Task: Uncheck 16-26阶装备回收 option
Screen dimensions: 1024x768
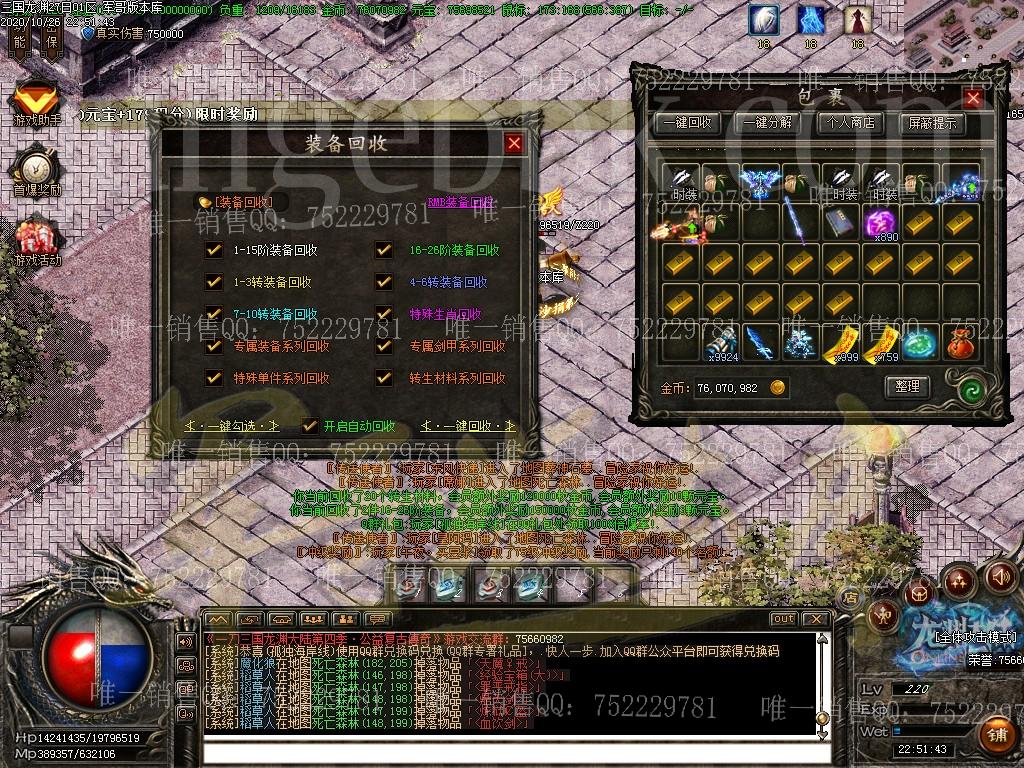Action: tap(384, 250)
